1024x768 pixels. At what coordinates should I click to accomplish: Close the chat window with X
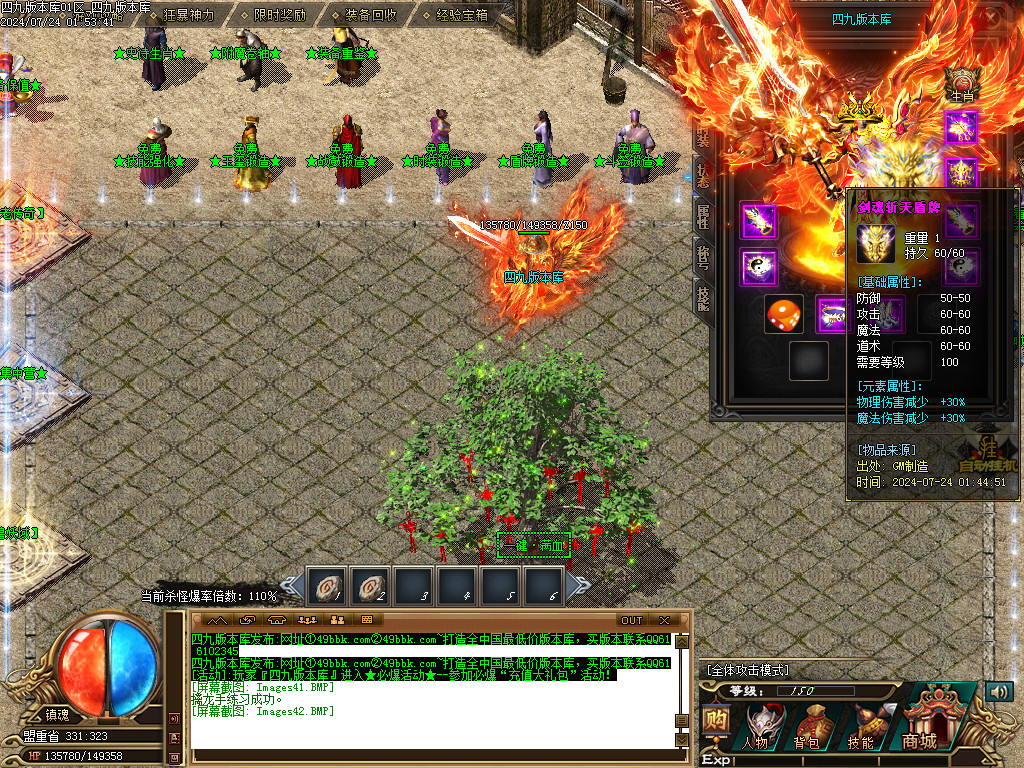tap(664, 621)
